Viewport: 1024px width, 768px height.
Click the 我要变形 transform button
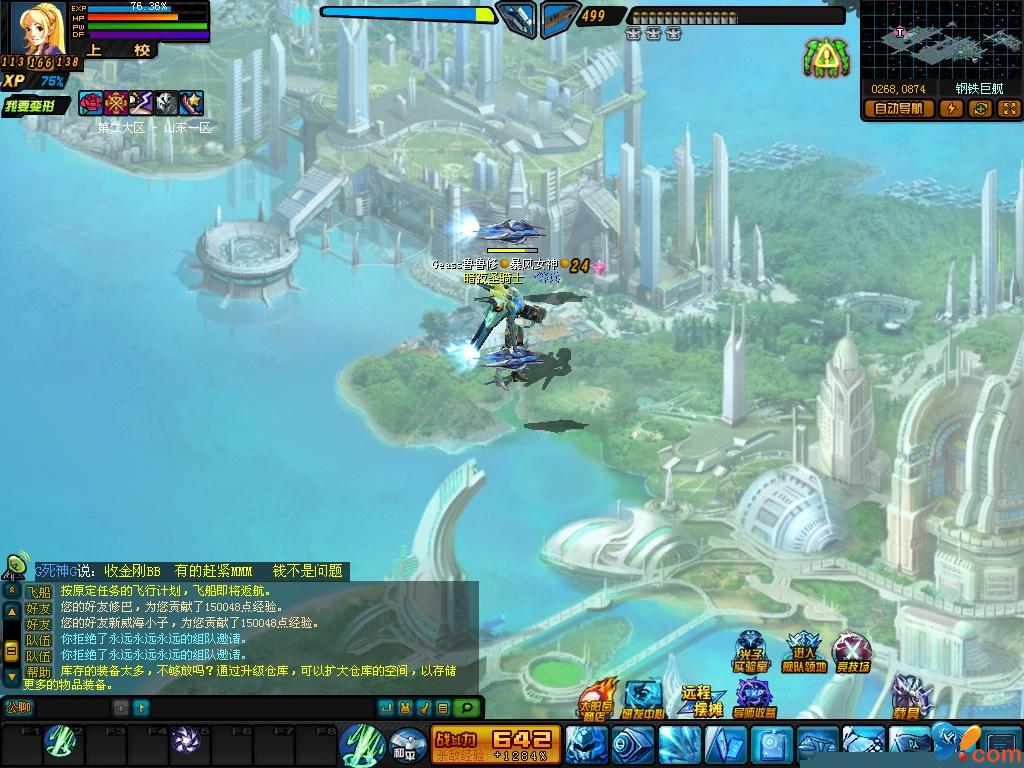pyautogui.click(x=34, y=104)
